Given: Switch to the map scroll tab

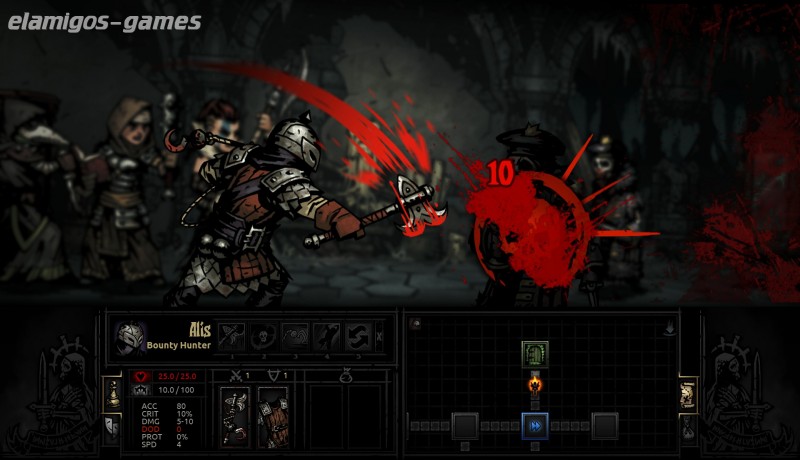Looking at the screenshot, I should click(x=689, y=392).
